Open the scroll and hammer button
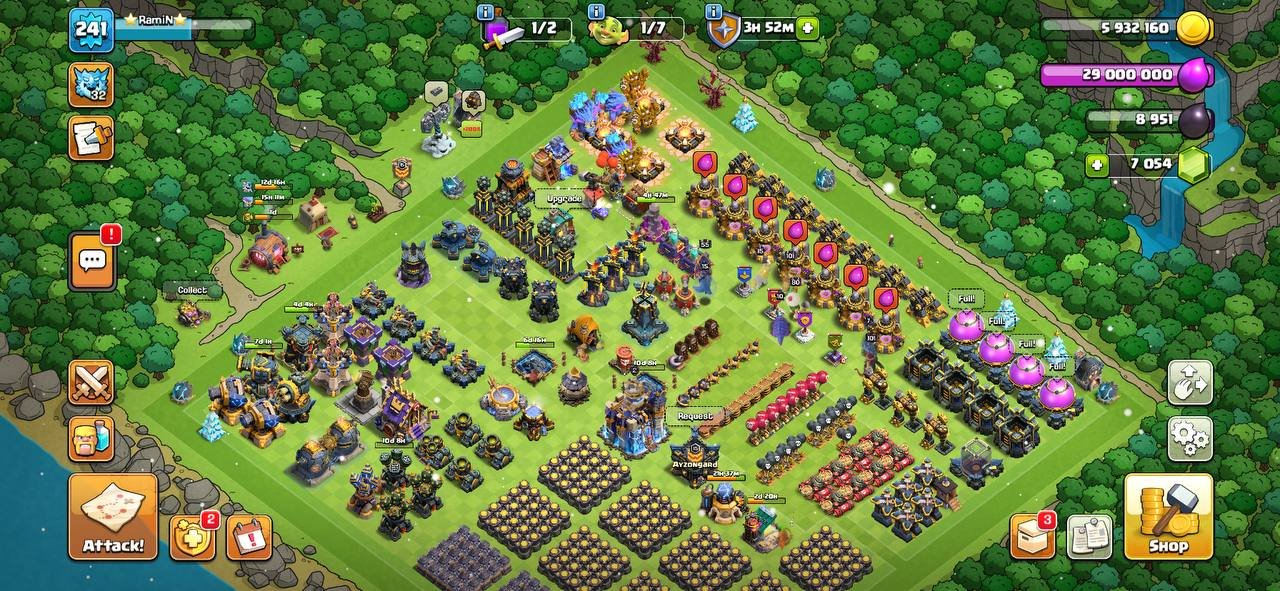This screenshot has height=591, width=1280. click(91, 137)
